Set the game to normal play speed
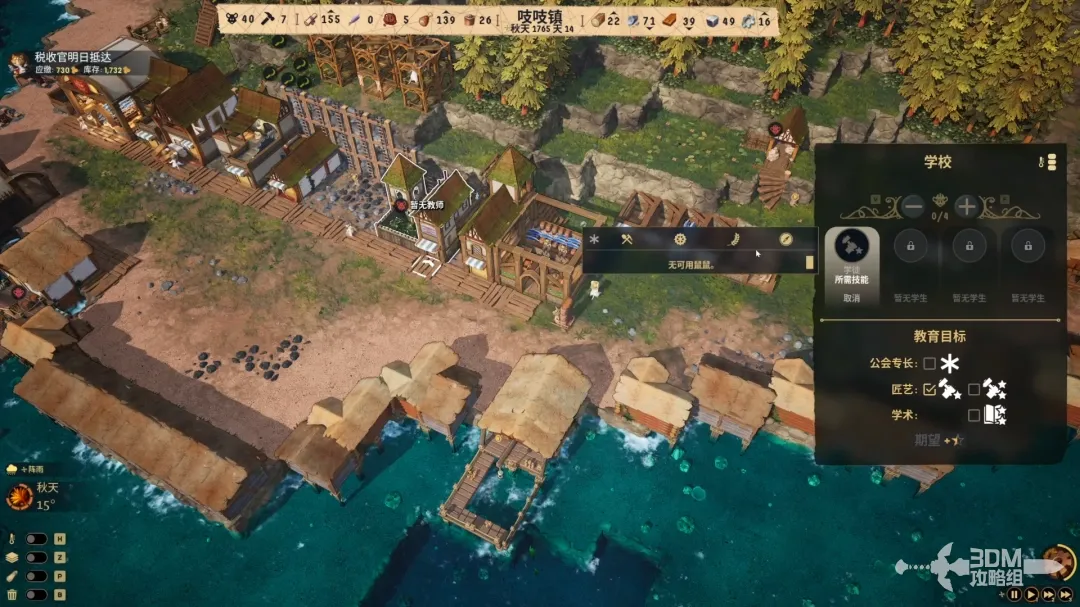 click(x=1031, y=594)
